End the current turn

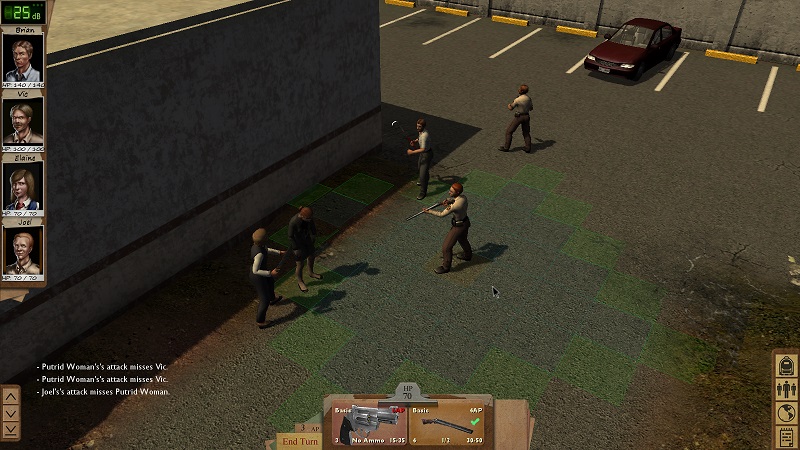click(299, 441)
